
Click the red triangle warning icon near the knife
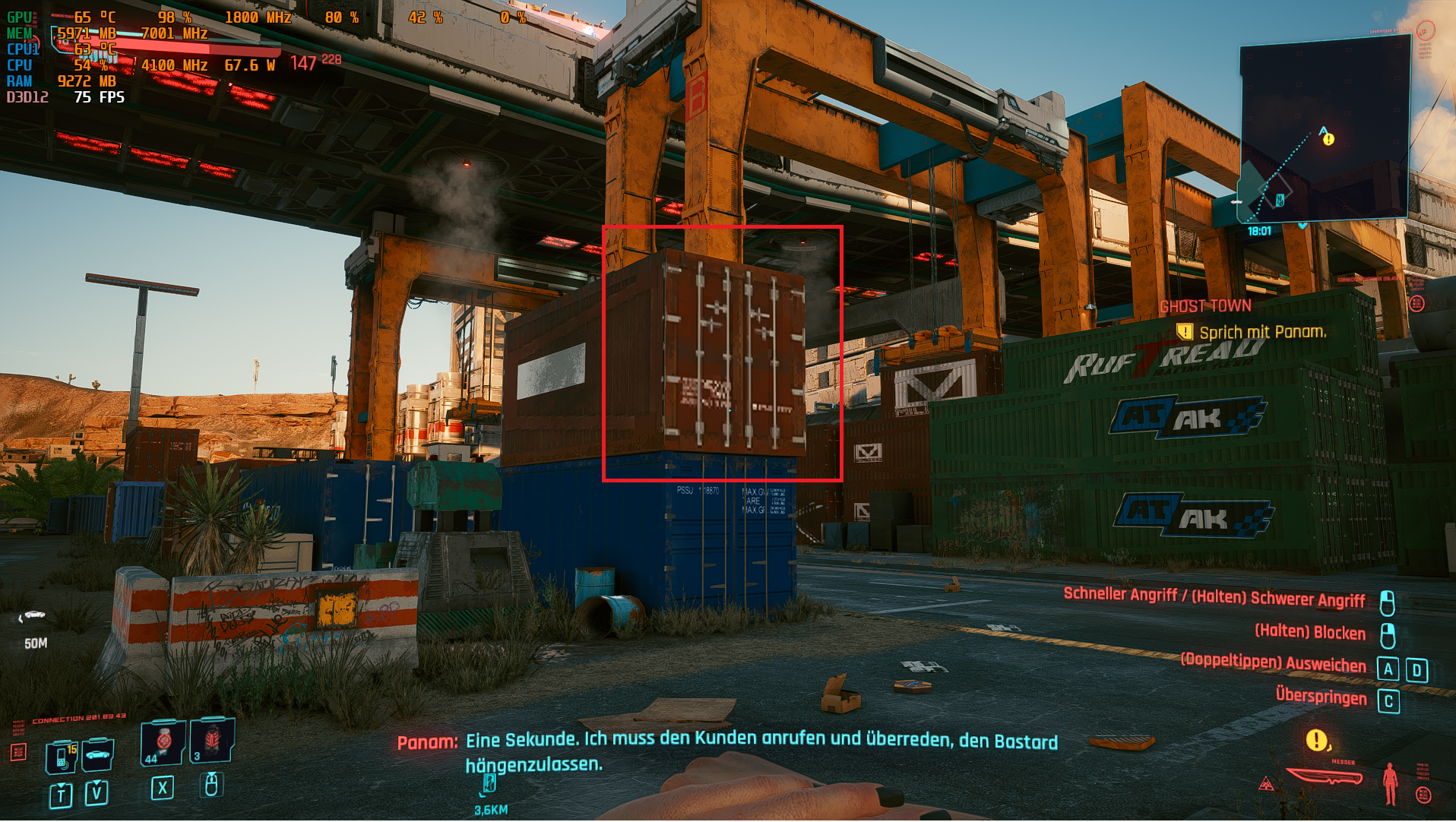[1266, 784]
